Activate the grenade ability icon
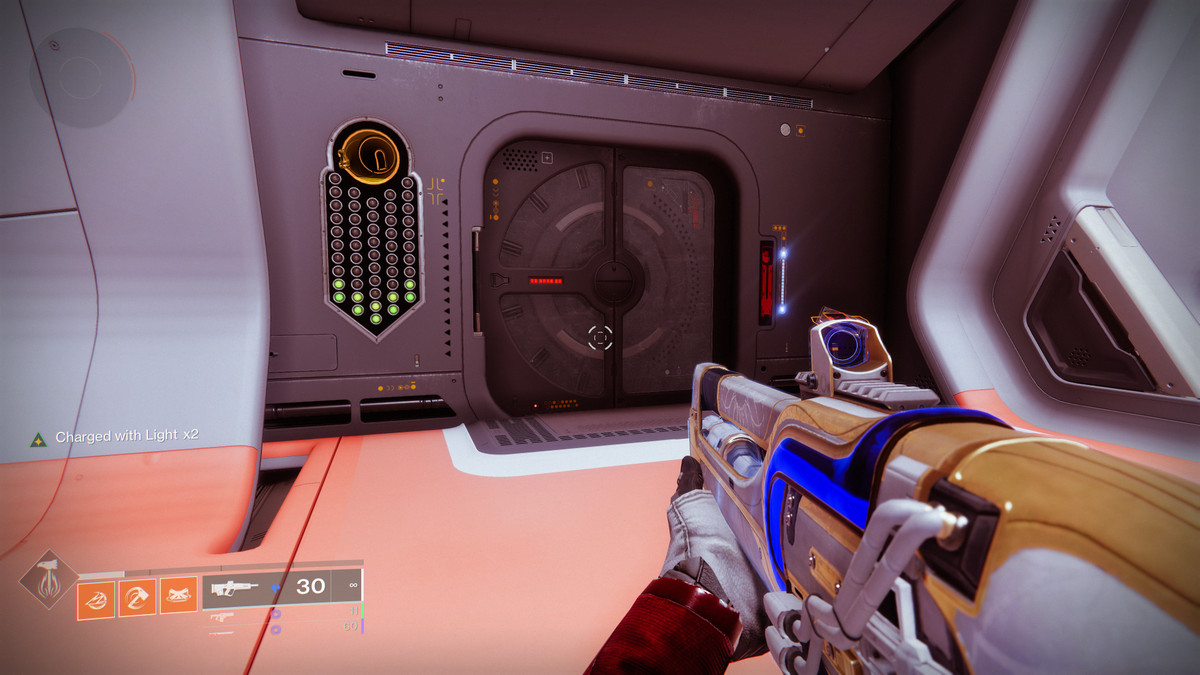The image size is (1200, 675). [x=96, y=599]
